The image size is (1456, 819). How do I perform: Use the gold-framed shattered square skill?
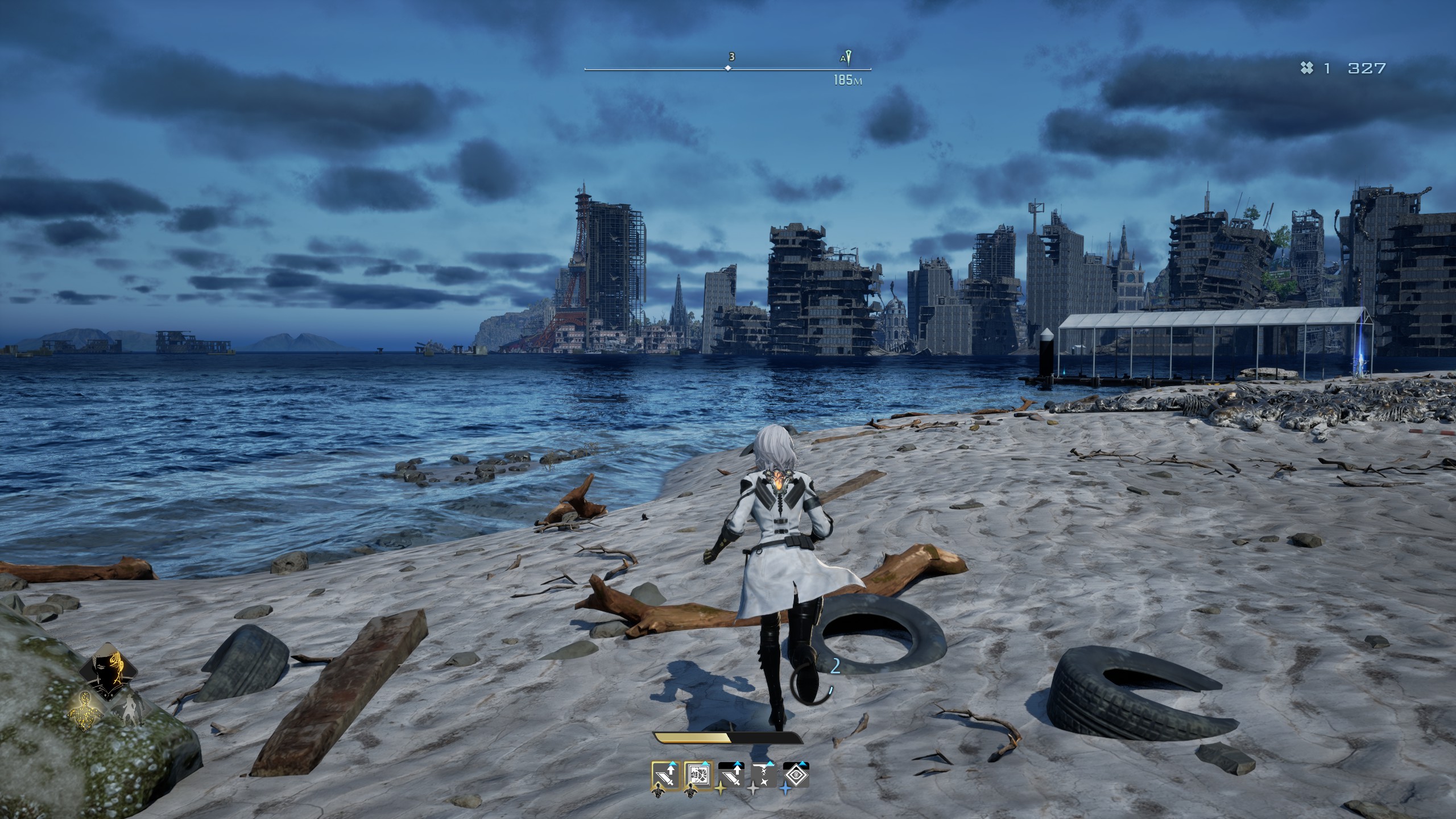pos(698,775)
